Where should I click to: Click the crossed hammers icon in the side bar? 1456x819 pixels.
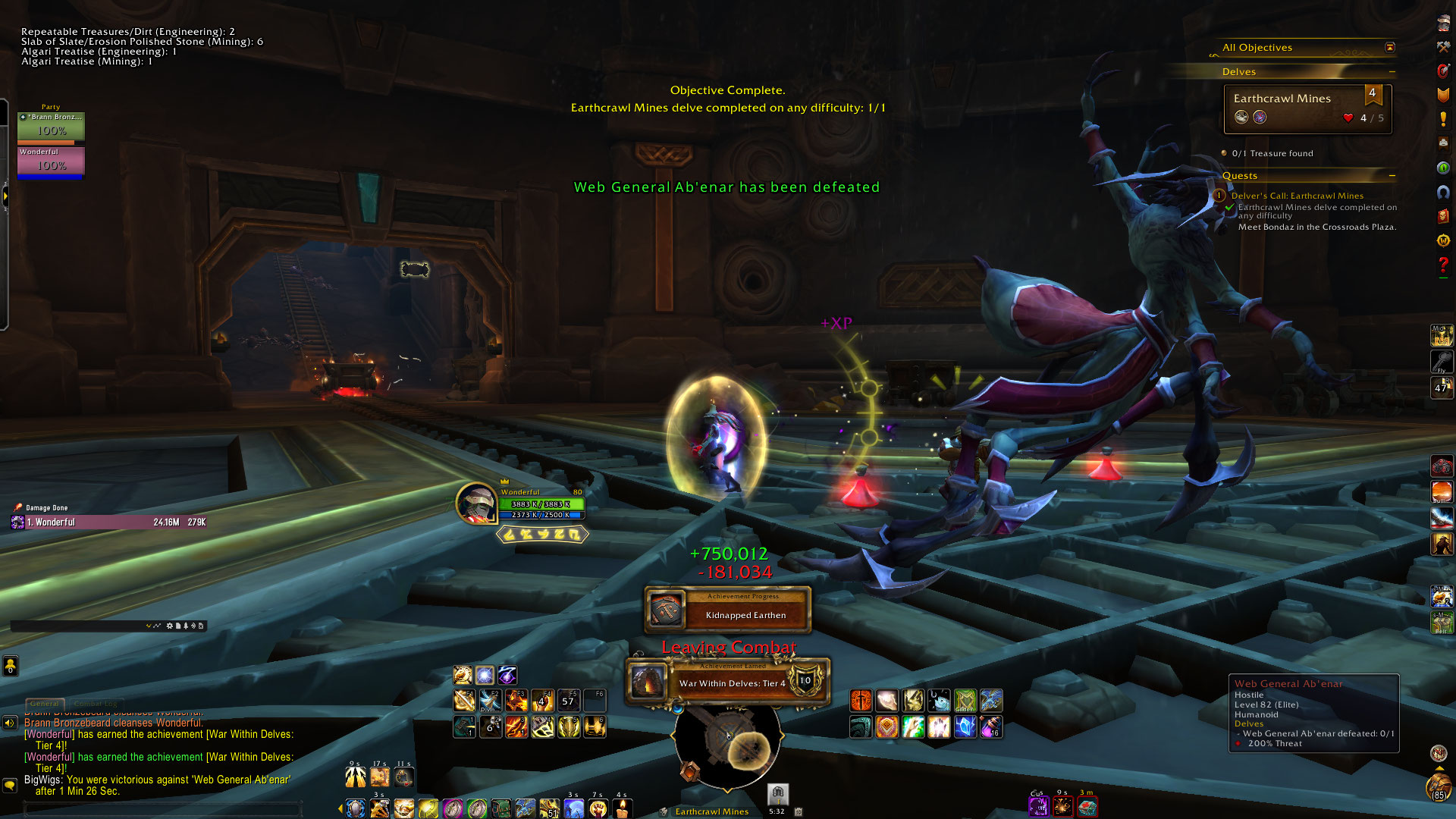click(1443, 47)
